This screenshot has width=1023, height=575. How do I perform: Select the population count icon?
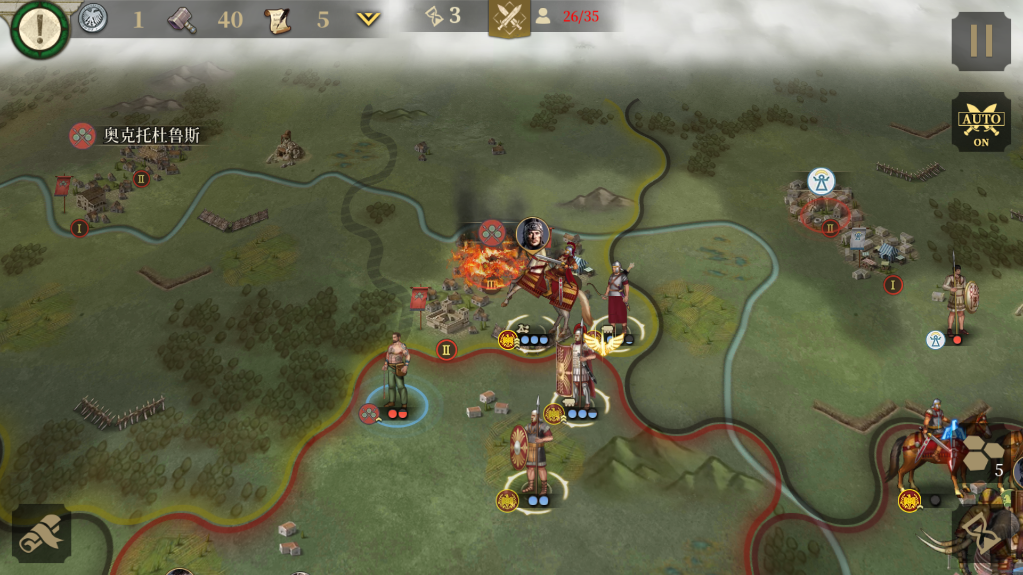(543, 16)
